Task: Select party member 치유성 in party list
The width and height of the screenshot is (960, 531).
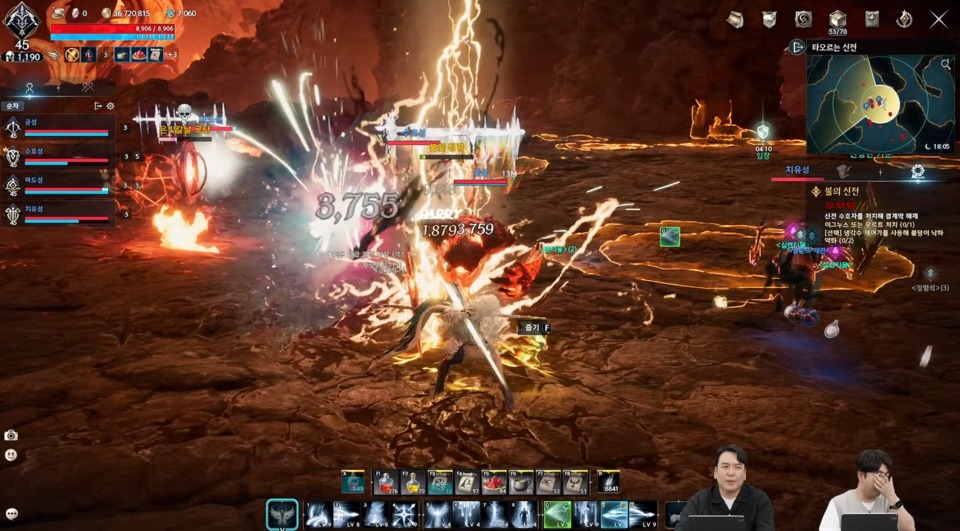Action: (58, 214)
